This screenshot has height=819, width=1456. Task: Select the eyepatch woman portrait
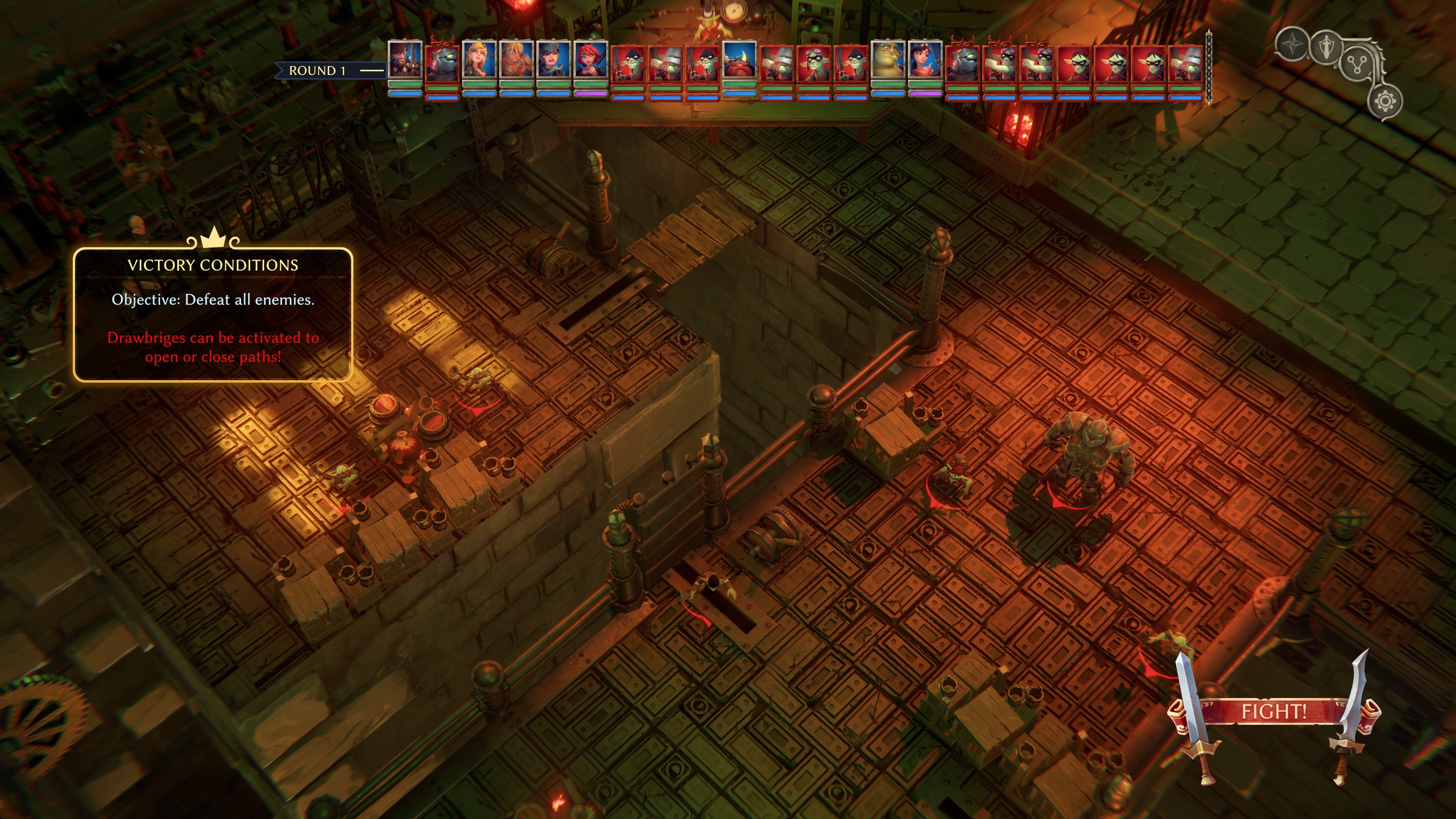[x=553, y=60]
